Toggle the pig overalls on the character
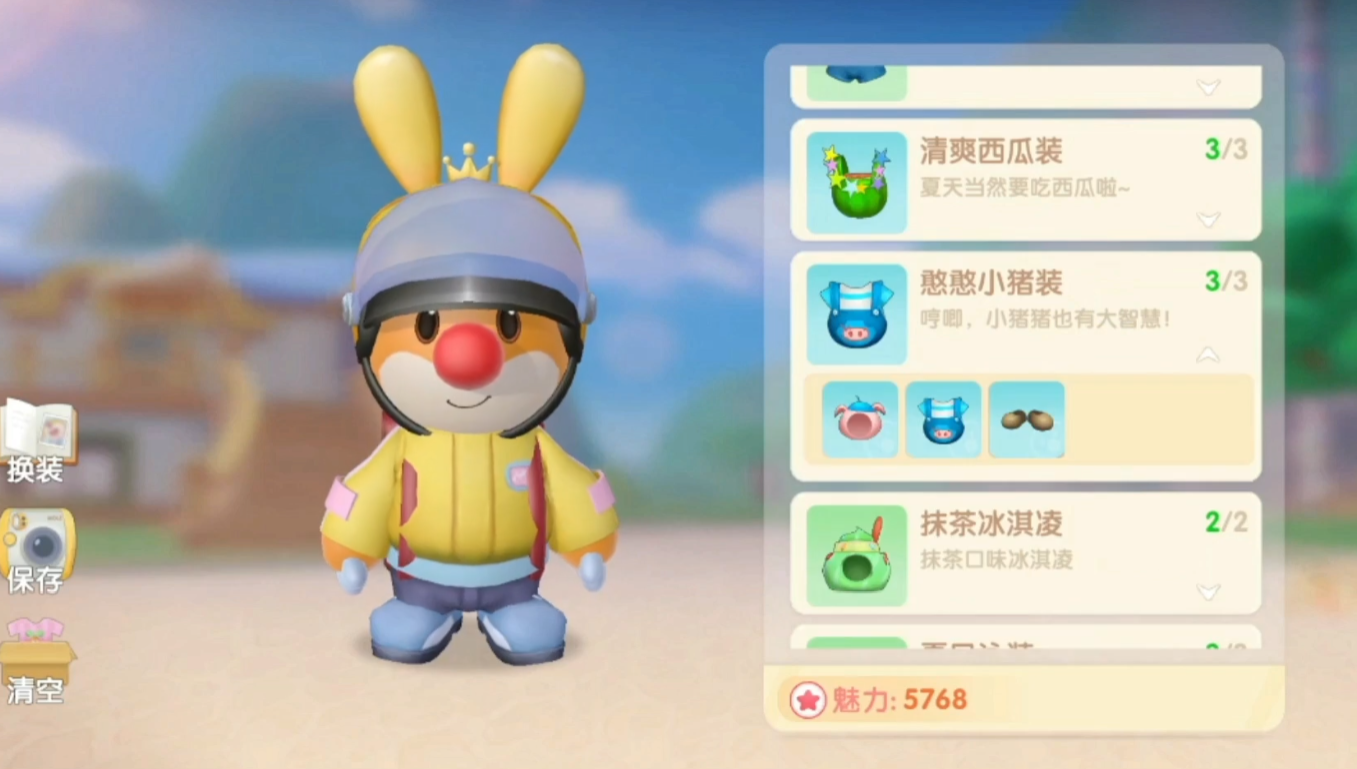 tap(942, 419)
